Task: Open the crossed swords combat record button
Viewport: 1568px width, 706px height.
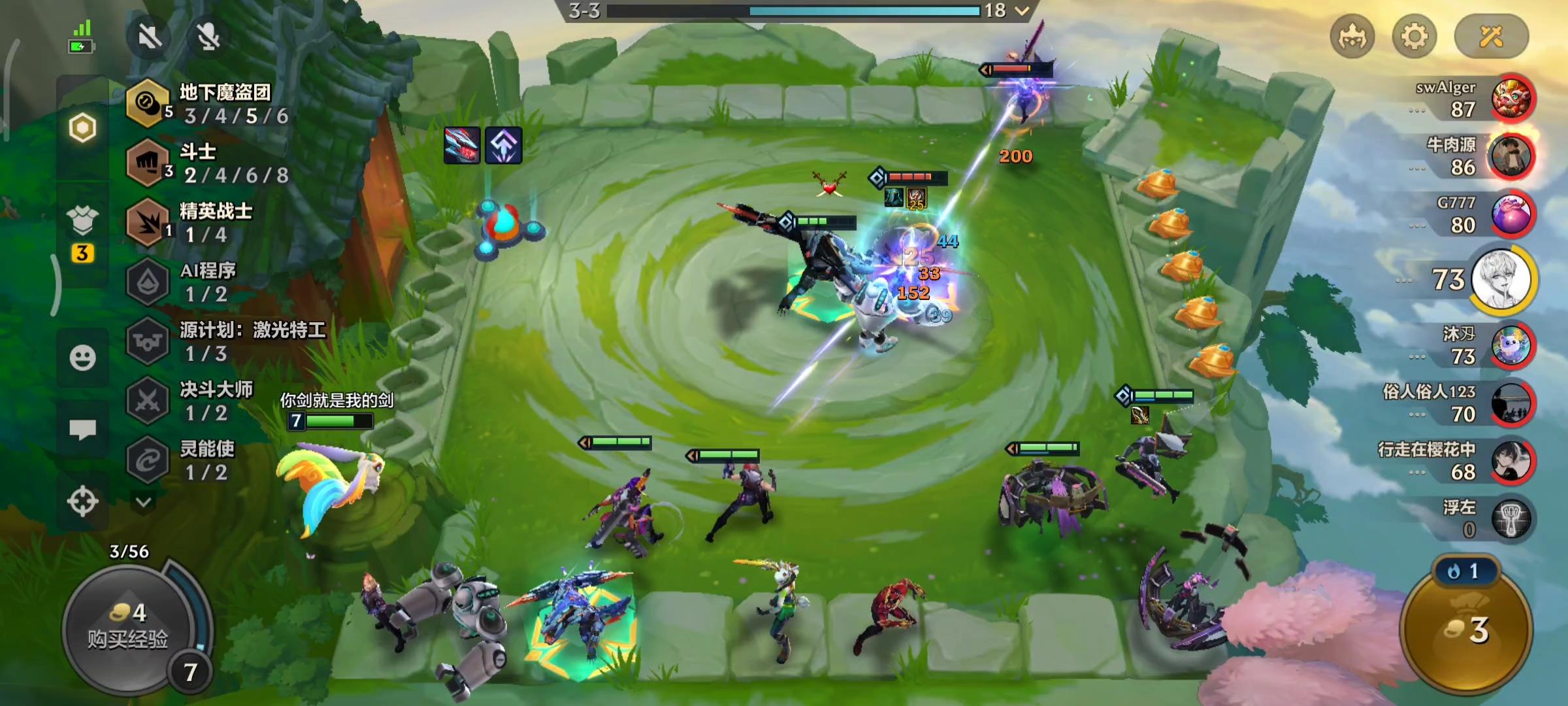Action: [1491, 37]
